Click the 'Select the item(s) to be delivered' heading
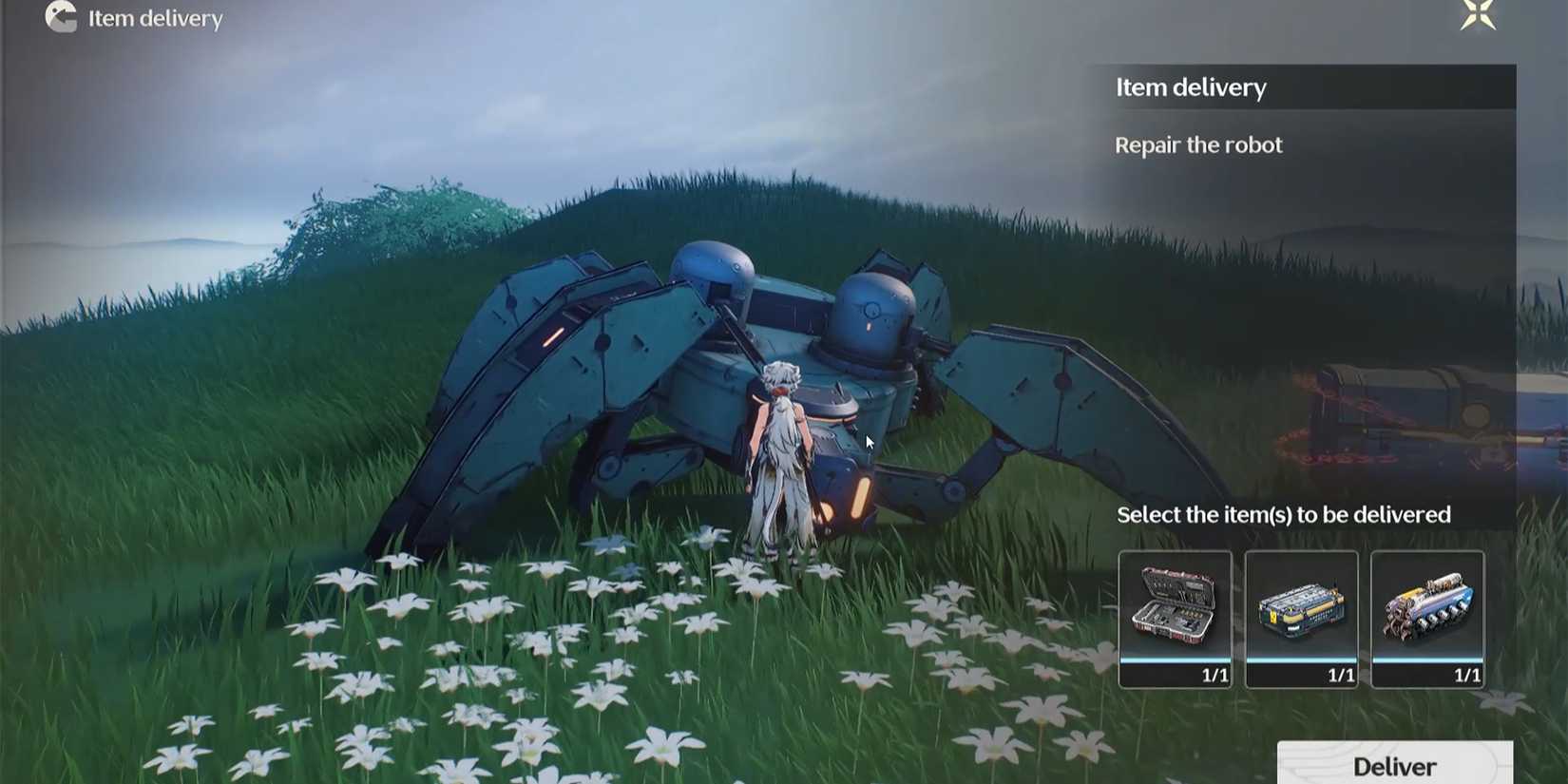Viewport: 1568px width, 784px height. [x=1283, y=514]
